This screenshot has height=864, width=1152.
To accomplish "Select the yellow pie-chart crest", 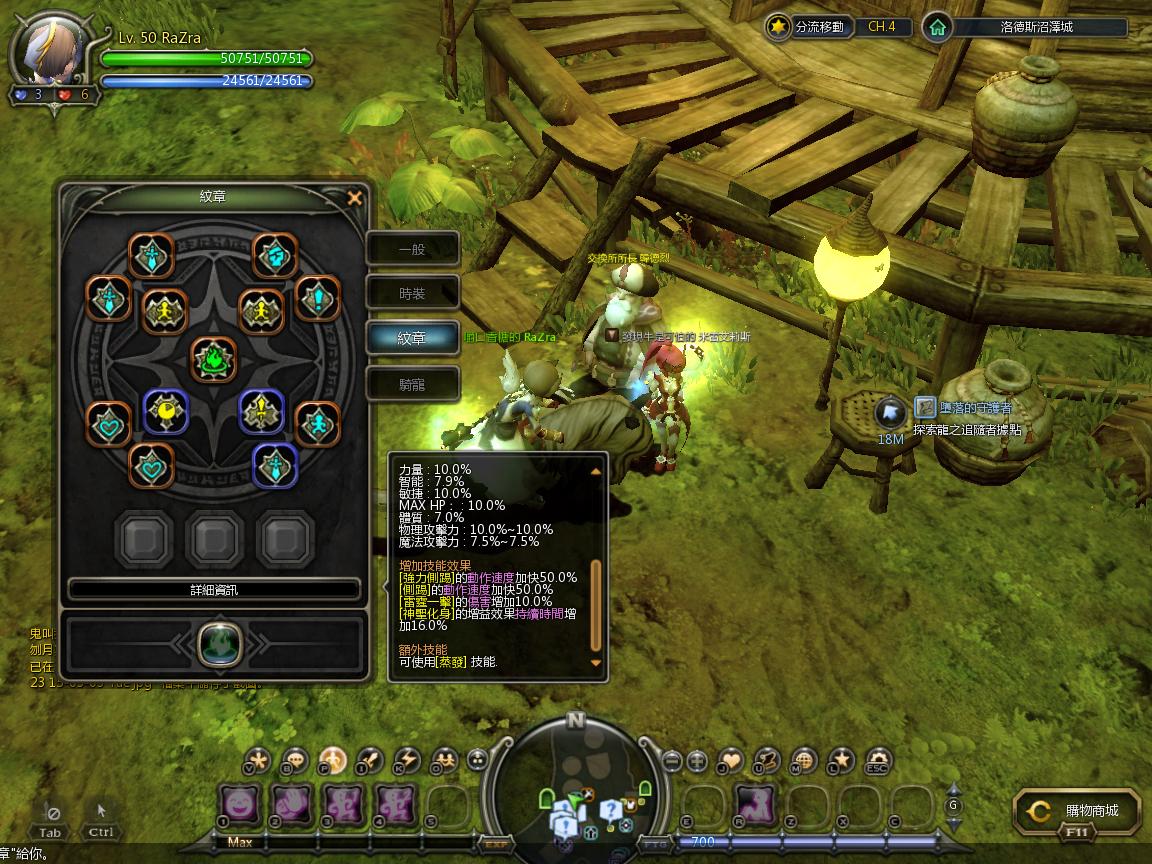I will (166, 411).
